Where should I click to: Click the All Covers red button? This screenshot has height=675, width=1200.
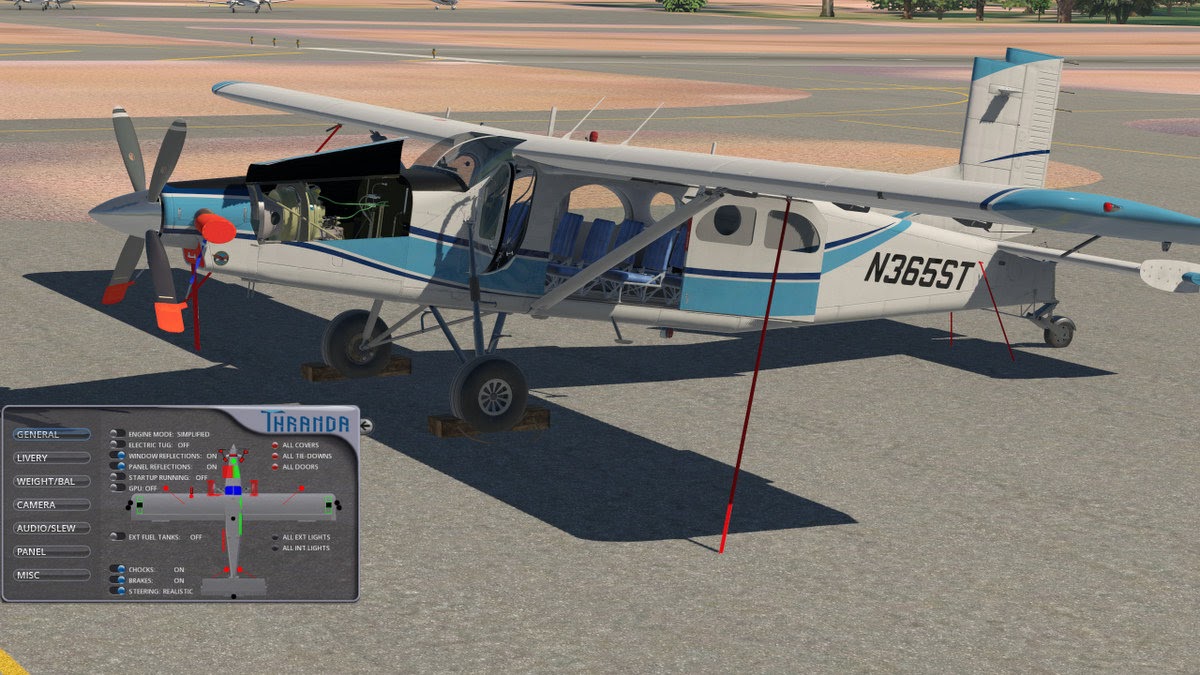275,445
